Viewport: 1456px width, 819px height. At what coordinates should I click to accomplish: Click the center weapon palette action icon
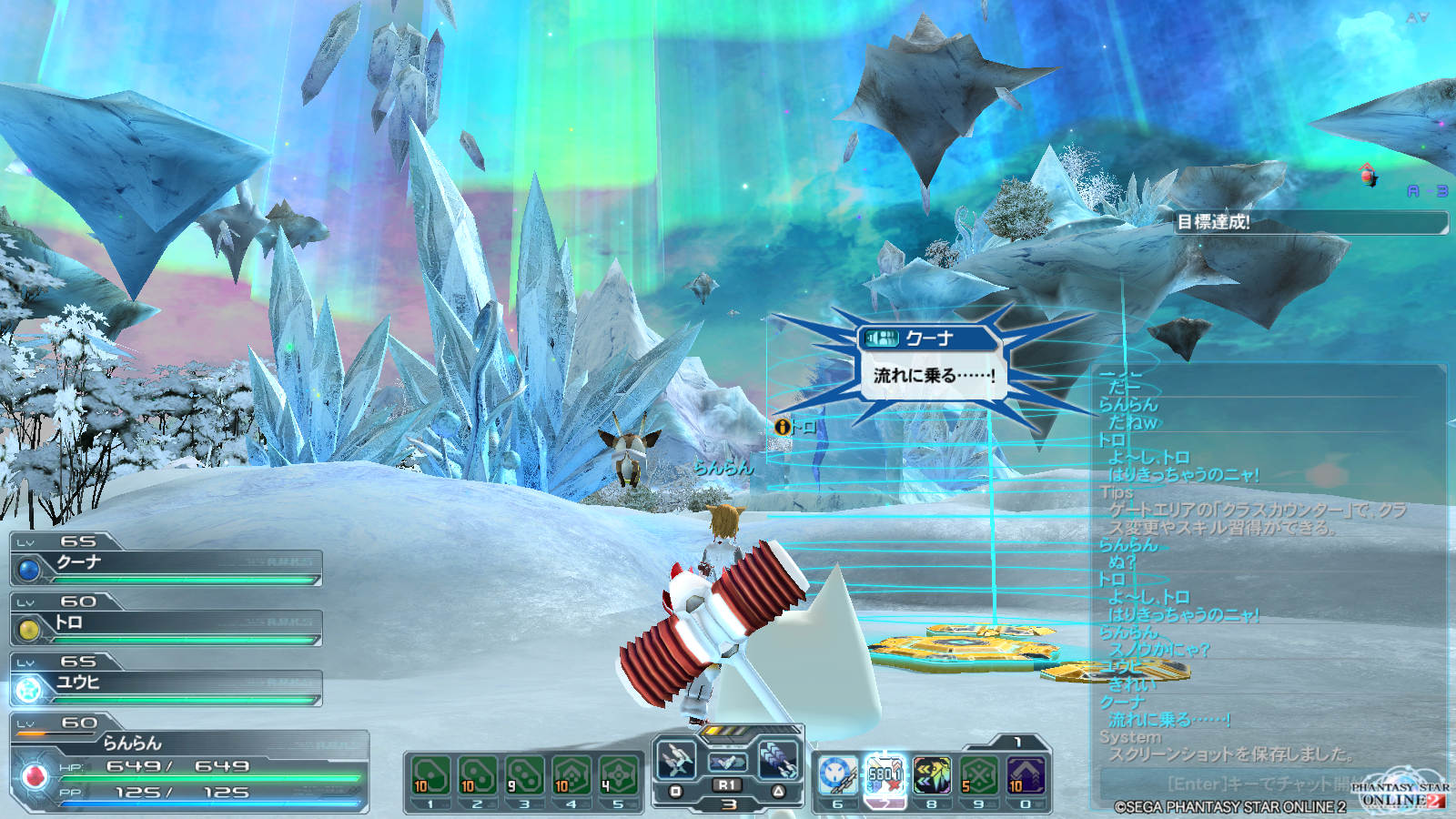pos(727,761)
